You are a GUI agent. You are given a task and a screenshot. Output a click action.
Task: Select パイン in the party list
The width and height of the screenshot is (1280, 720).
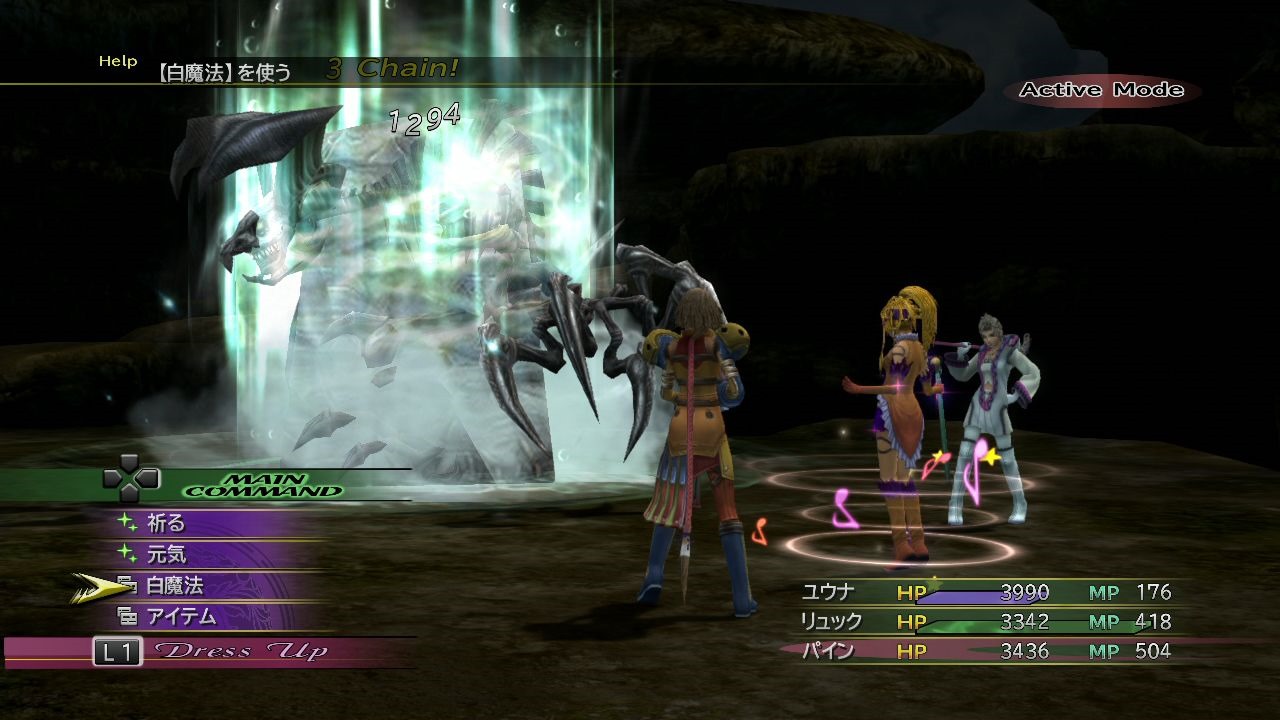(x=828, y=652)
